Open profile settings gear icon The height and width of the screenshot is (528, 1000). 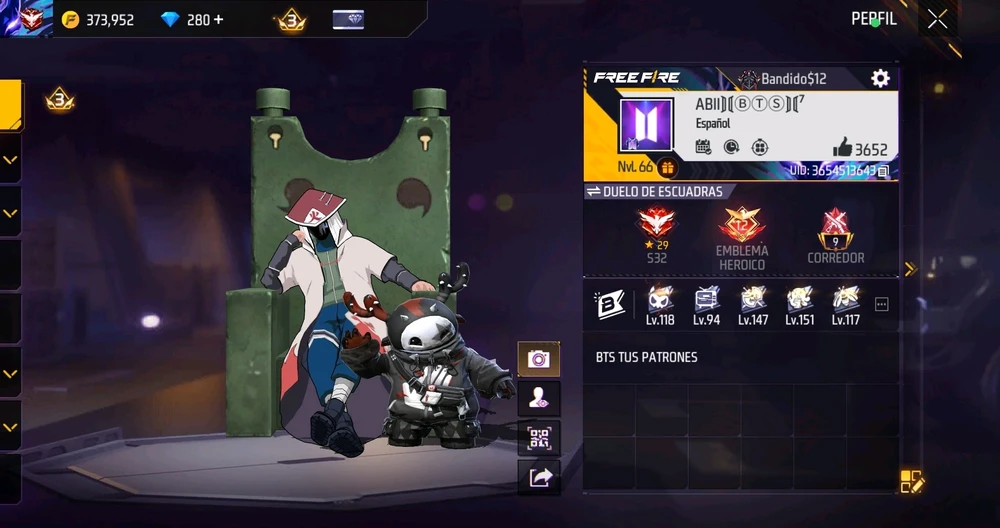pyautogui.click(x=880, y=78)
